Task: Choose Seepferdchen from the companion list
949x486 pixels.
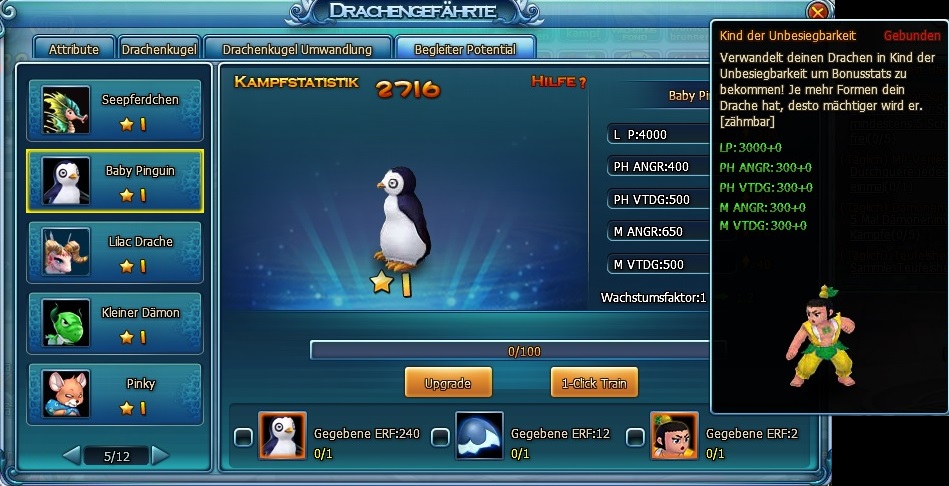Action: click(114, 111)
